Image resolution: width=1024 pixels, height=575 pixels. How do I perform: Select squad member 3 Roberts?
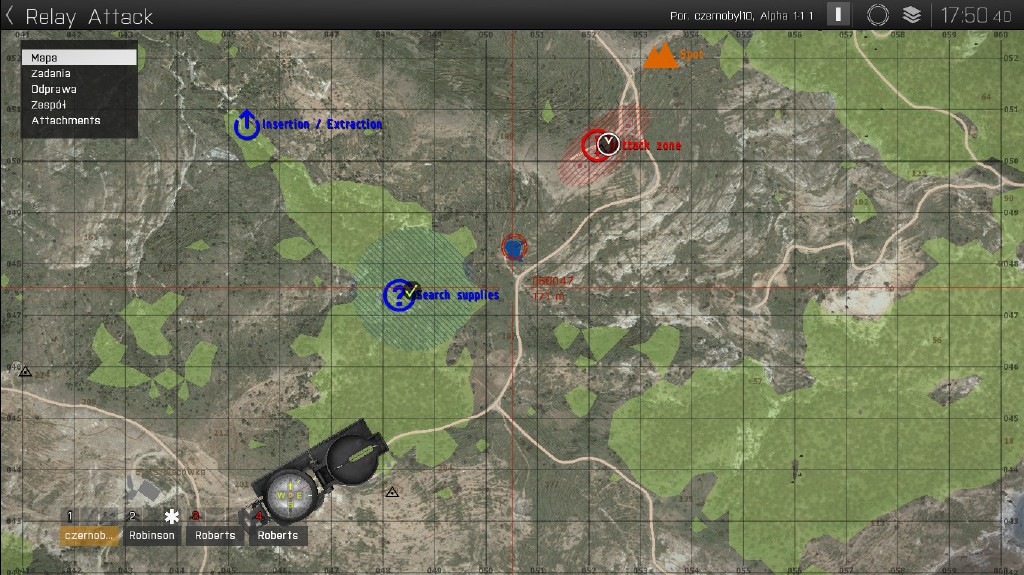point(215,535)
